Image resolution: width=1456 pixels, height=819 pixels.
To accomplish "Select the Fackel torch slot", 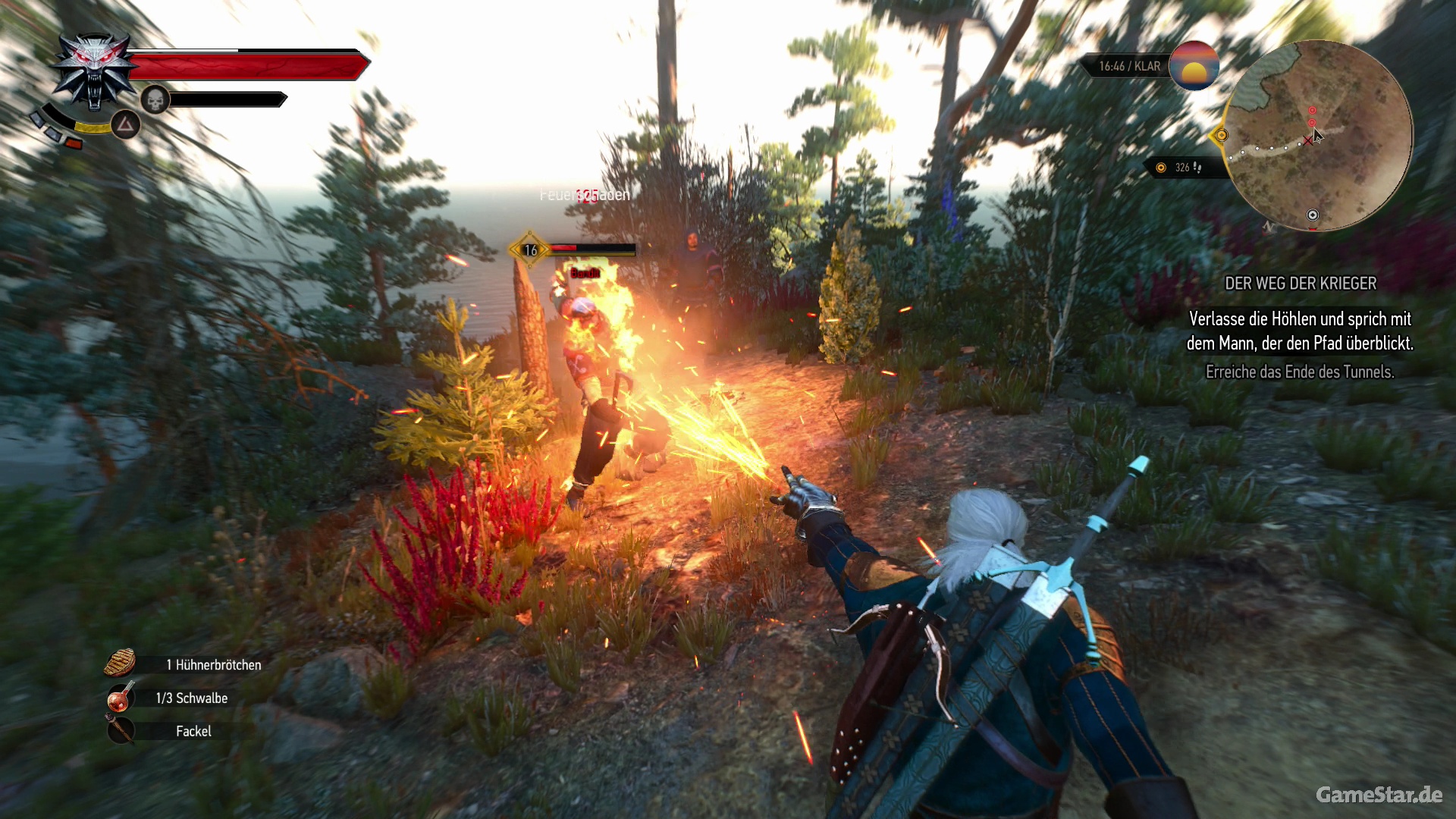I will 120,731.
